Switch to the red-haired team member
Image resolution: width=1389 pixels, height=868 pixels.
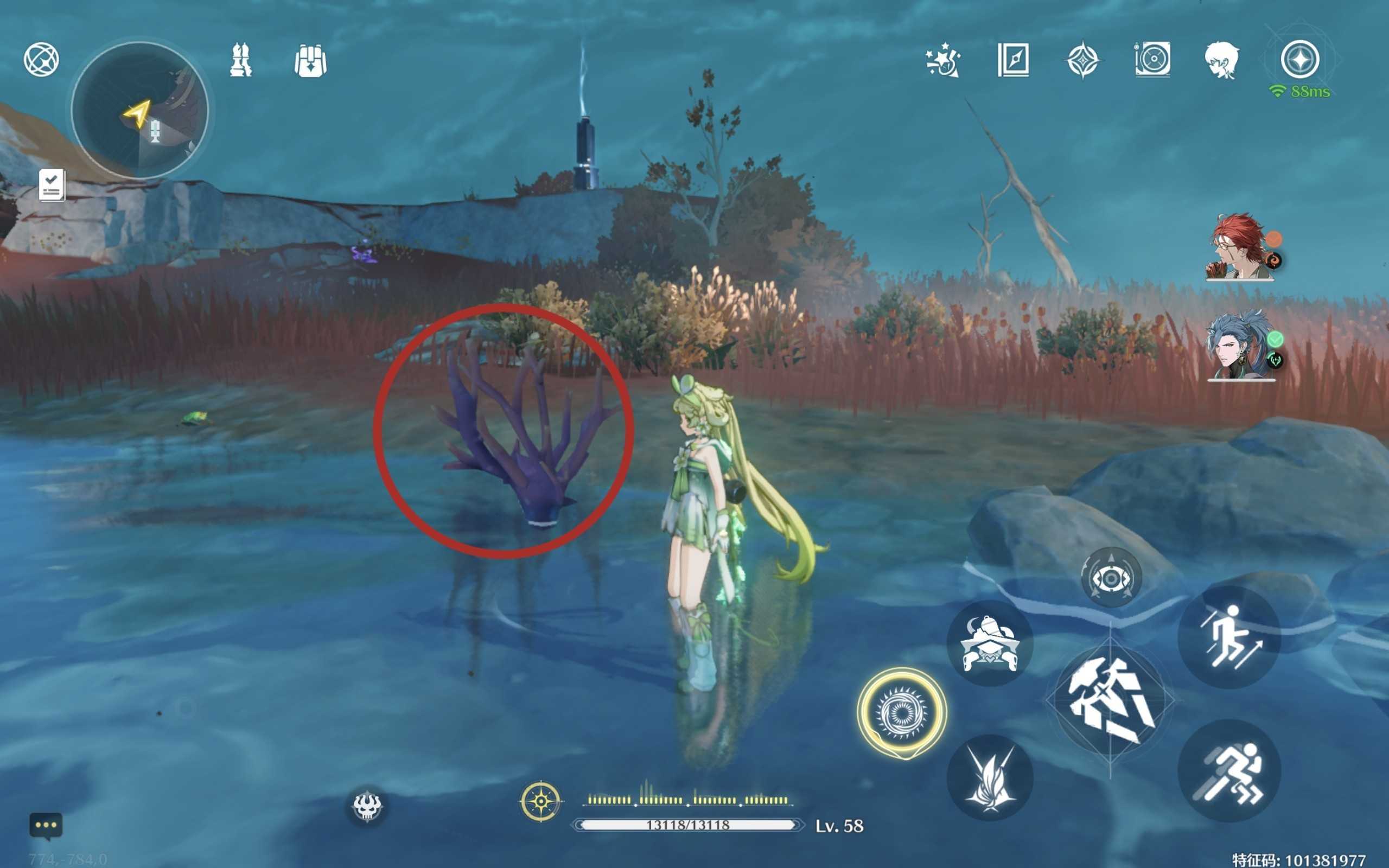[1240, 247]
